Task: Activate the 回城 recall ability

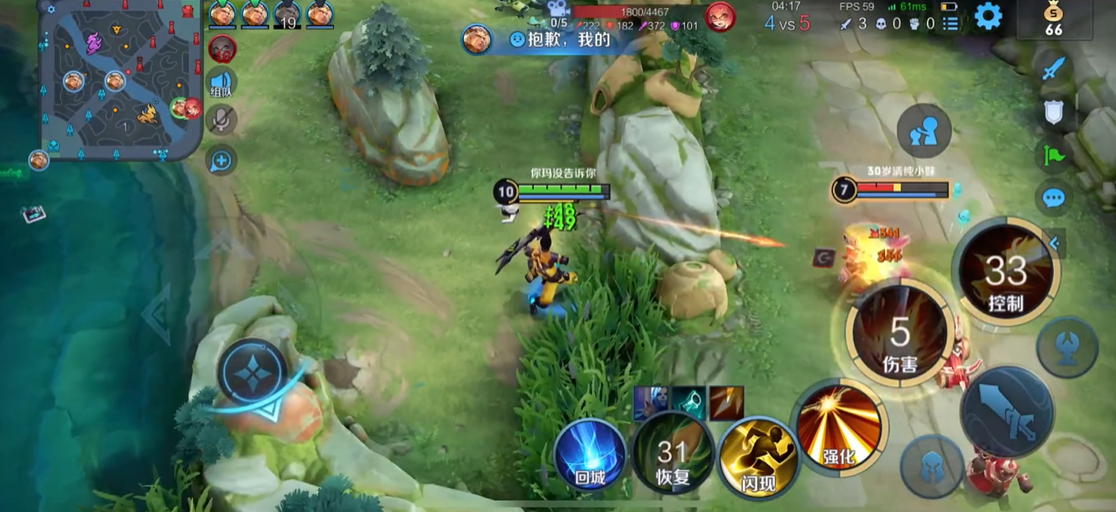Action: (x=590, y=454)
